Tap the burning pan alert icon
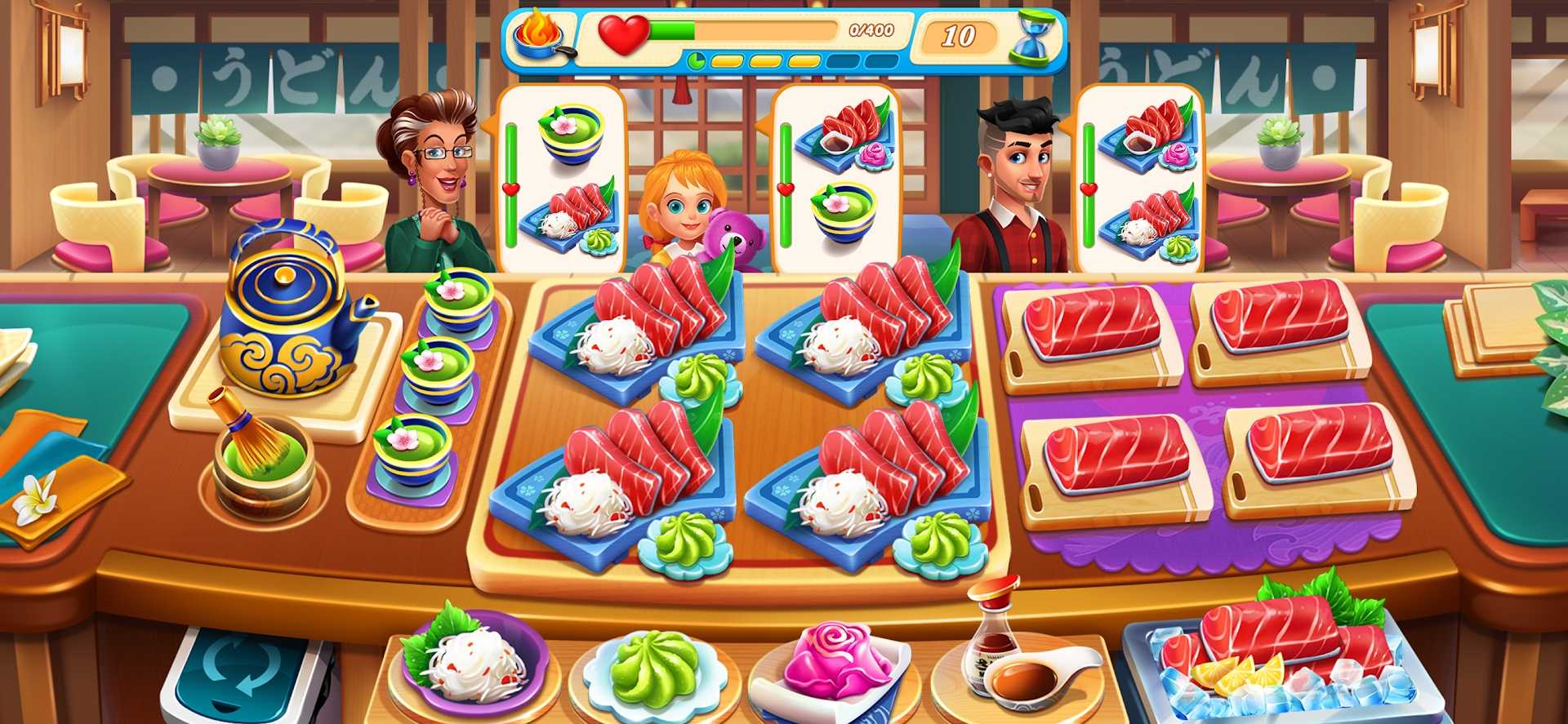 (x=540, y=36)
